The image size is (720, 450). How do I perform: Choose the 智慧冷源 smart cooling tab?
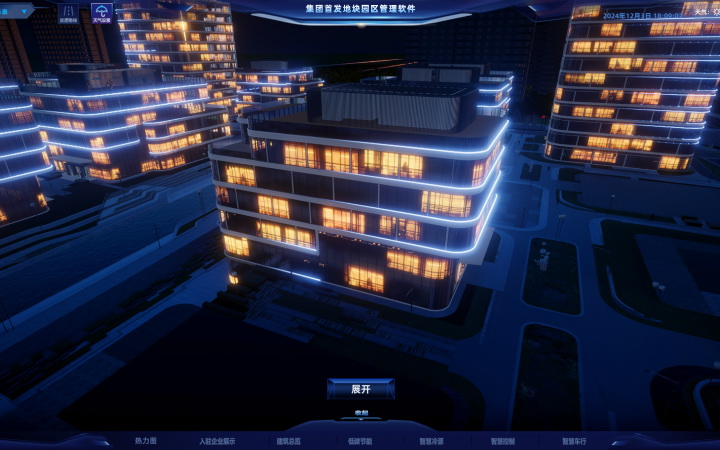(x=431, y=440)
